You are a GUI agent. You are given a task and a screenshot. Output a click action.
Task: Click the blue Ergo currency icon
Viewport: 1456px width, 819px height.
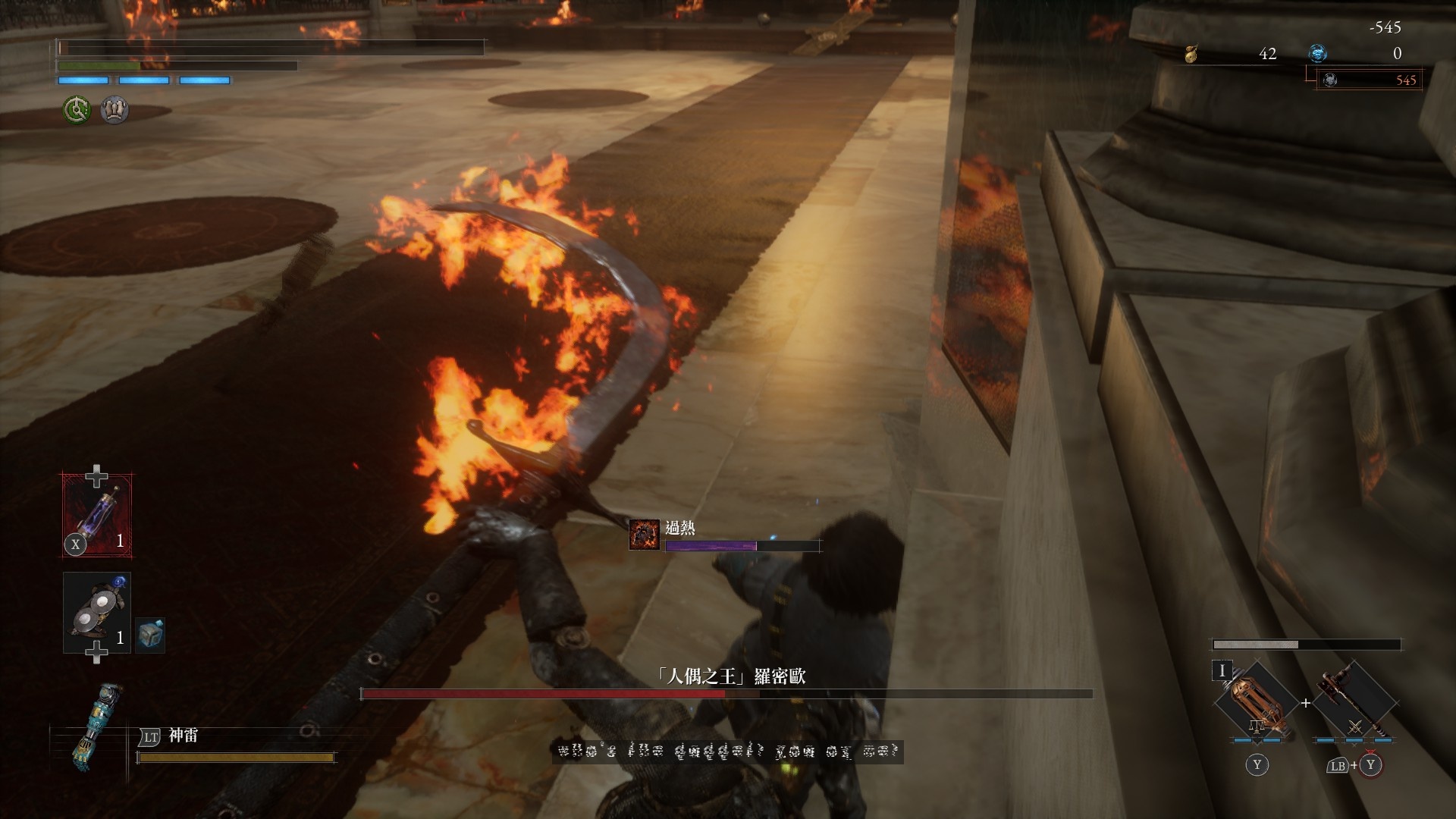click(1318, 53)
